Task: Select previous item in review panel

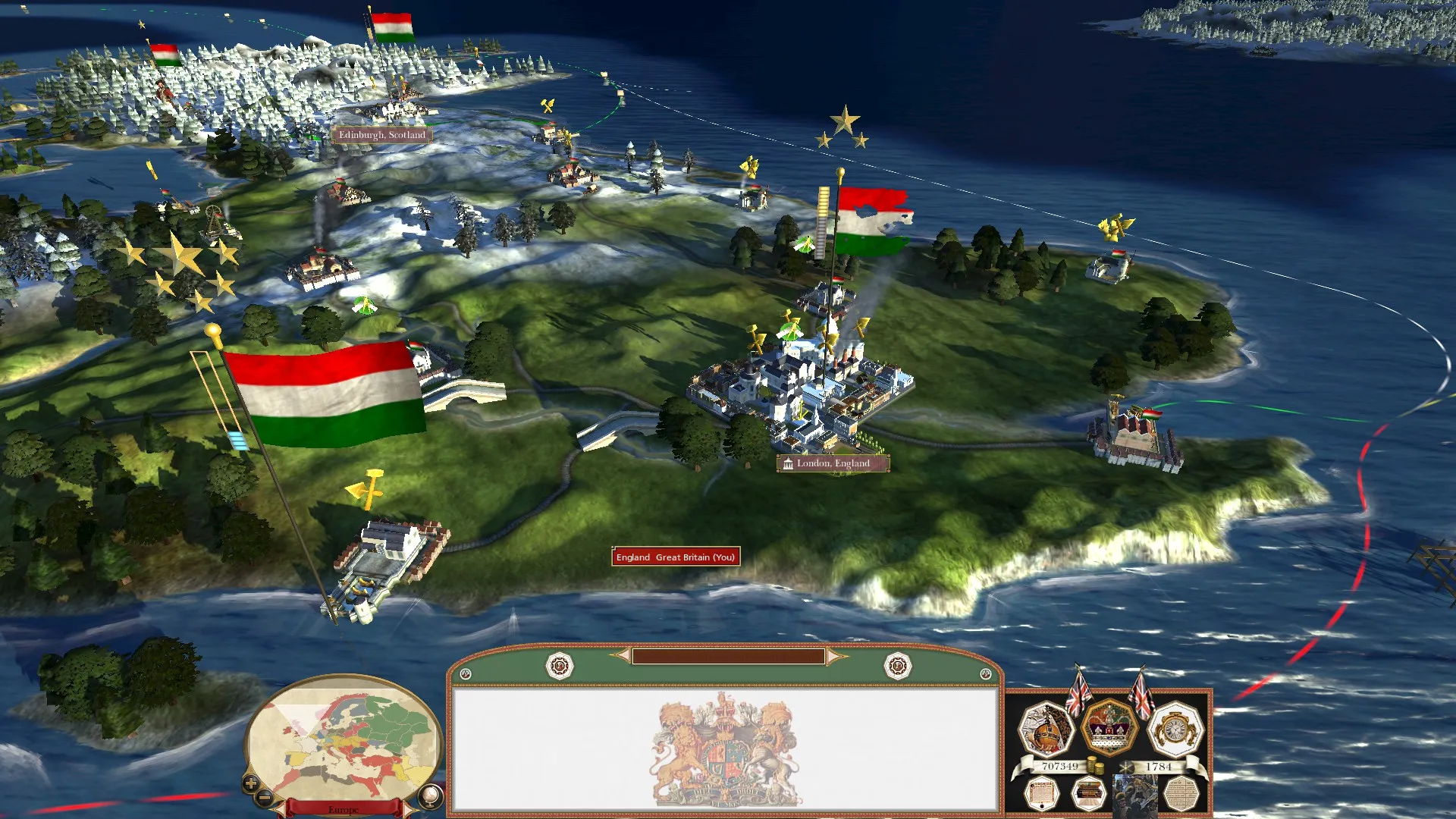Action: click(623, 655)
